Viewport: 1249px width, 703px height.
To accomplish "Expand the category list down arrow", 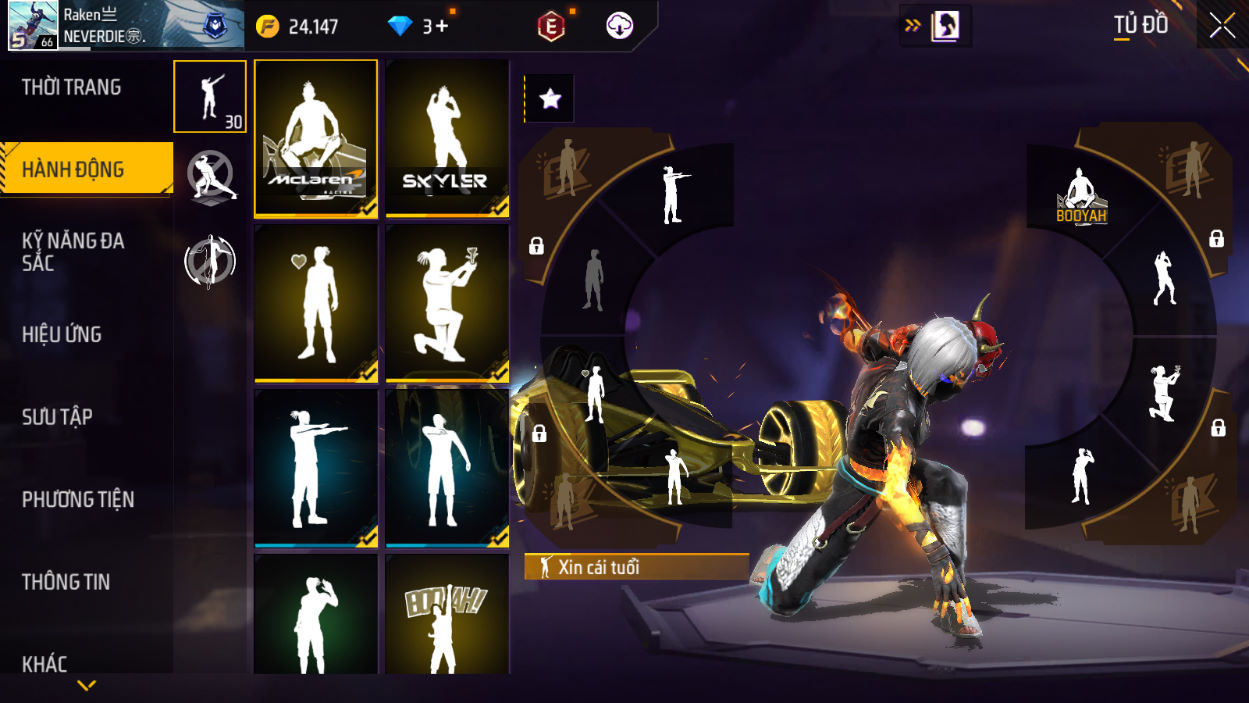I will (87, 685).
